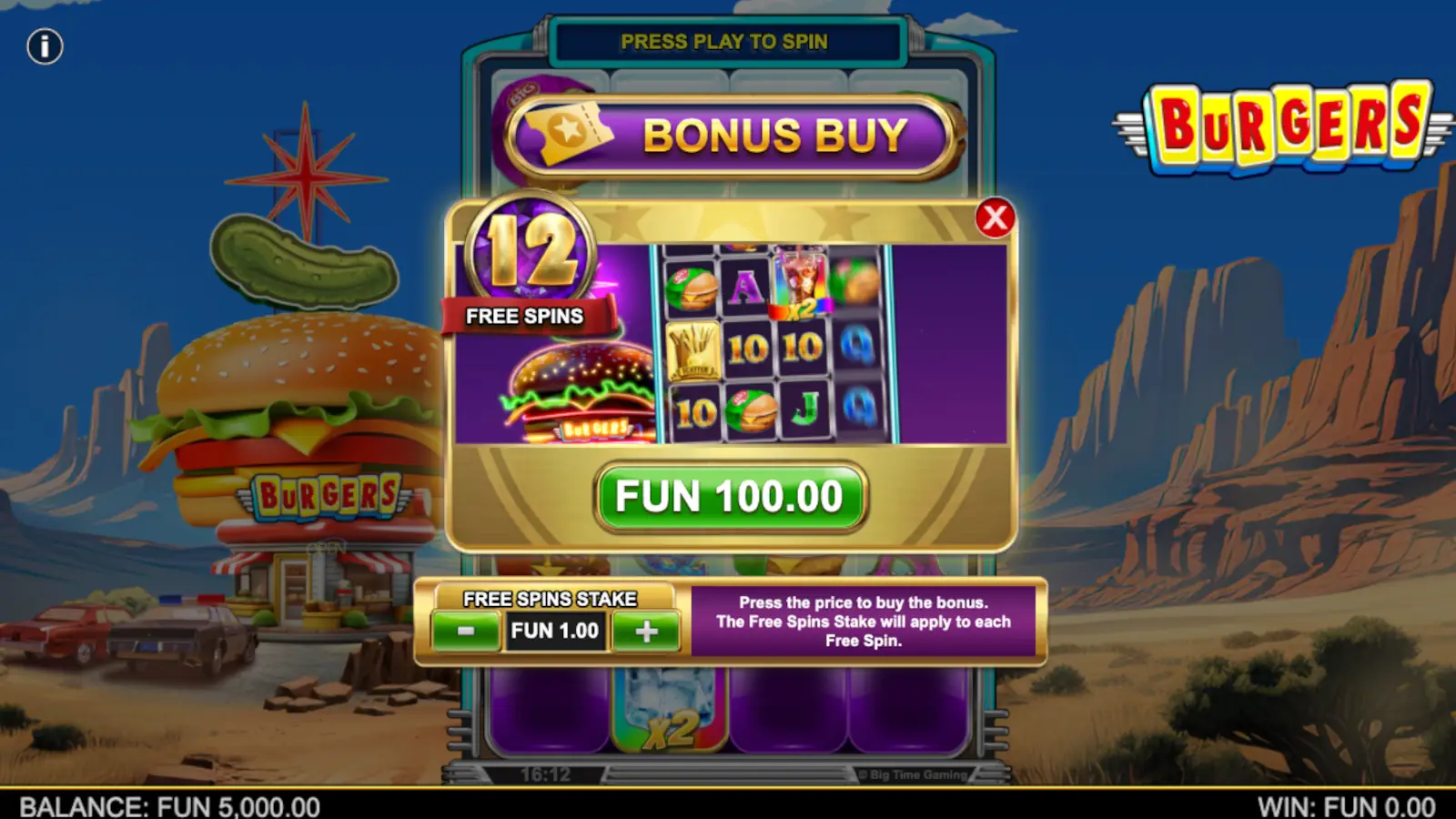This screenshot has height=819, width=1456.
Task: Select the golden fries scatter symbol
Action: pyautogui.click(x=694, y=350)
